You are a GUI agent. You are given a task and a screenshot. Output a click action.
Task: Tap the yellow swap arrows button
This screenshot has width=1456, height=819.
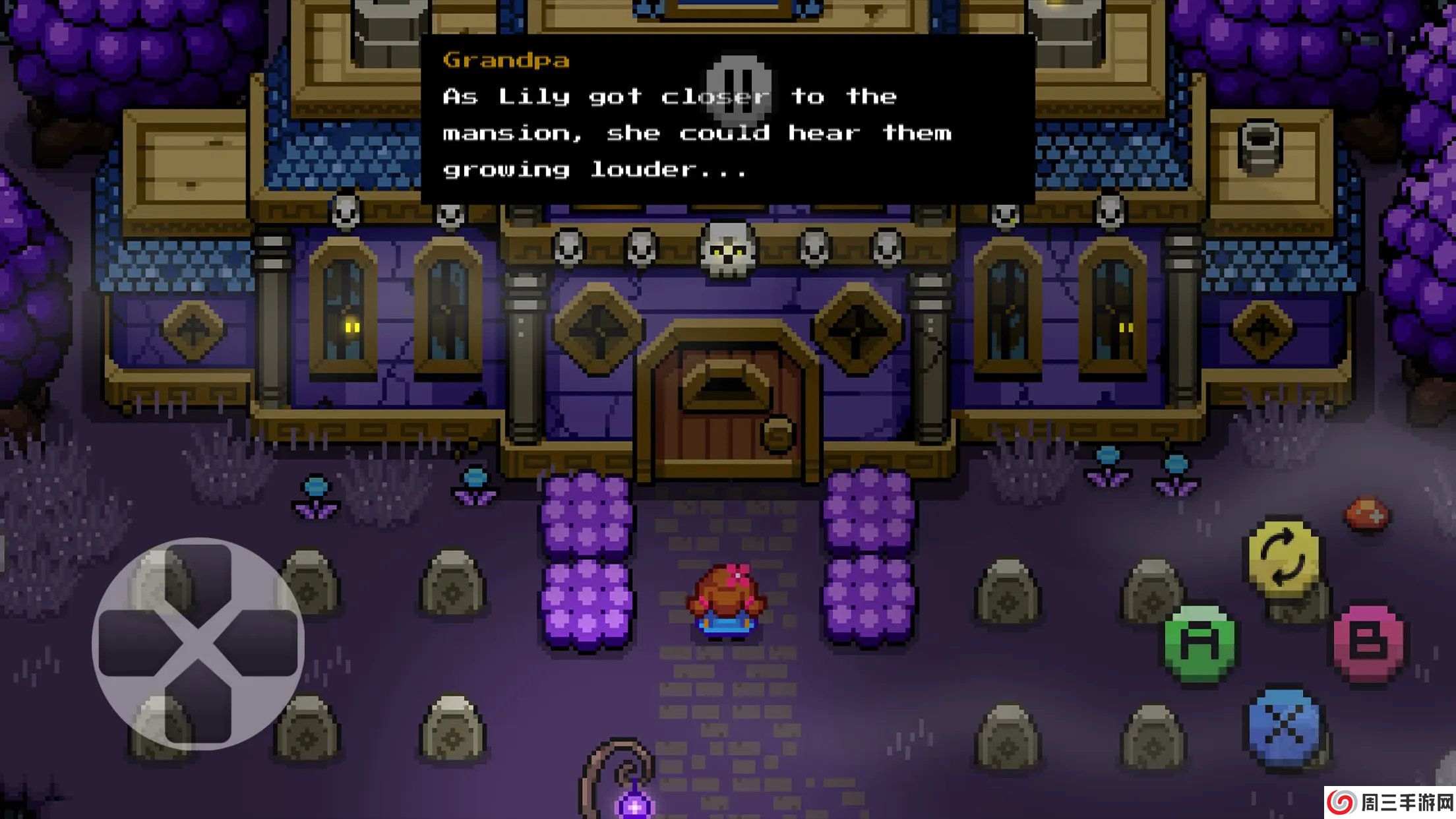[1282, 559]
